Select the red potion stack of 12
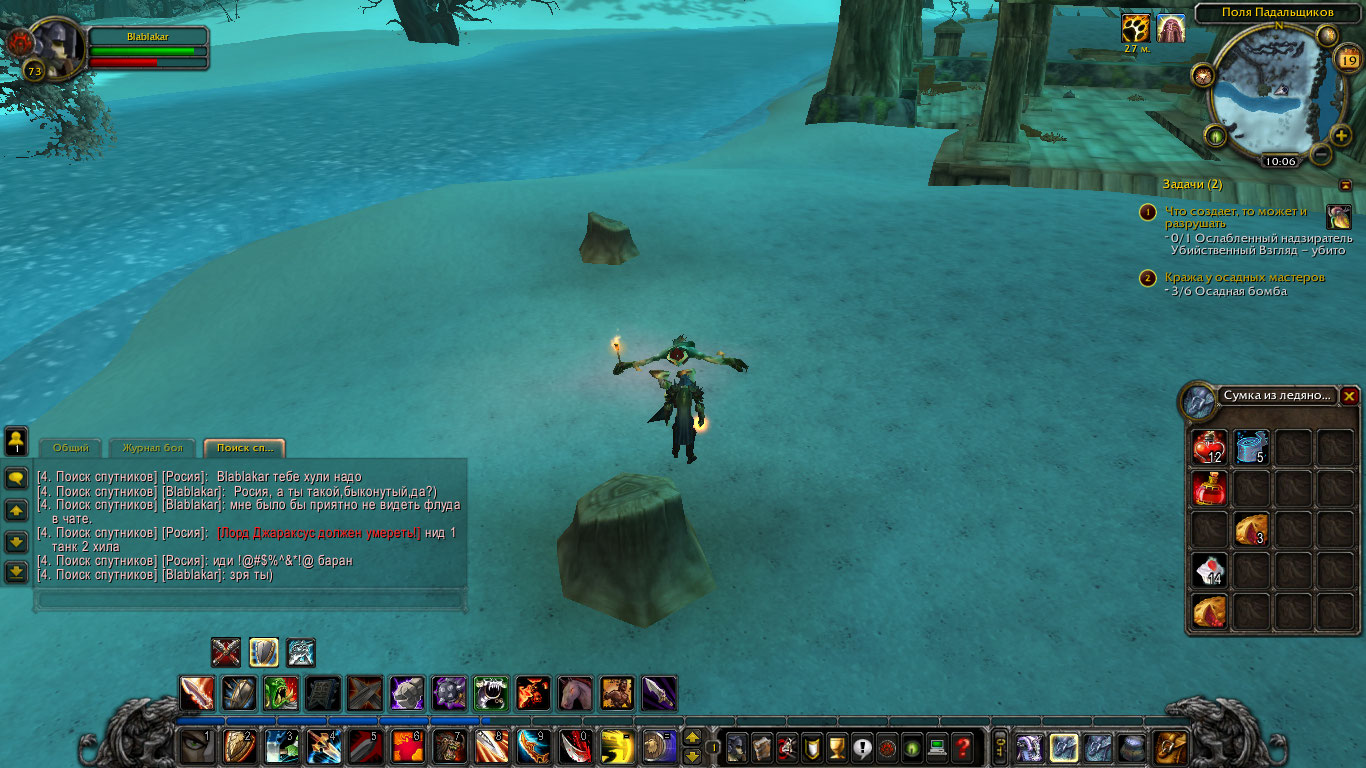1366x768 pixels. click(1210, 447)
